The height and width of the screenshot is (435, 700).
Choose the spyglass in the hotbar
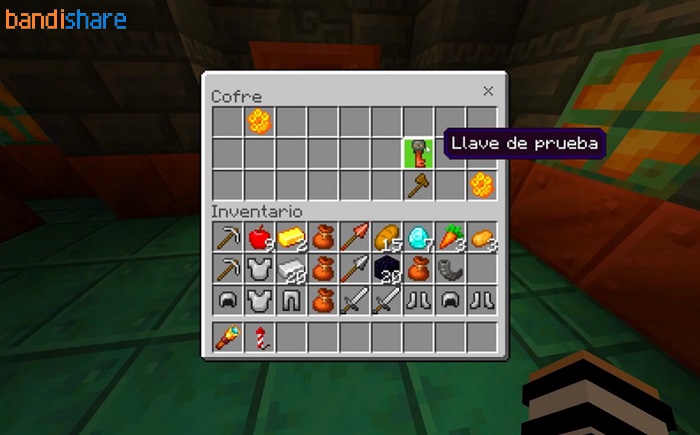[x=227, y=337]
